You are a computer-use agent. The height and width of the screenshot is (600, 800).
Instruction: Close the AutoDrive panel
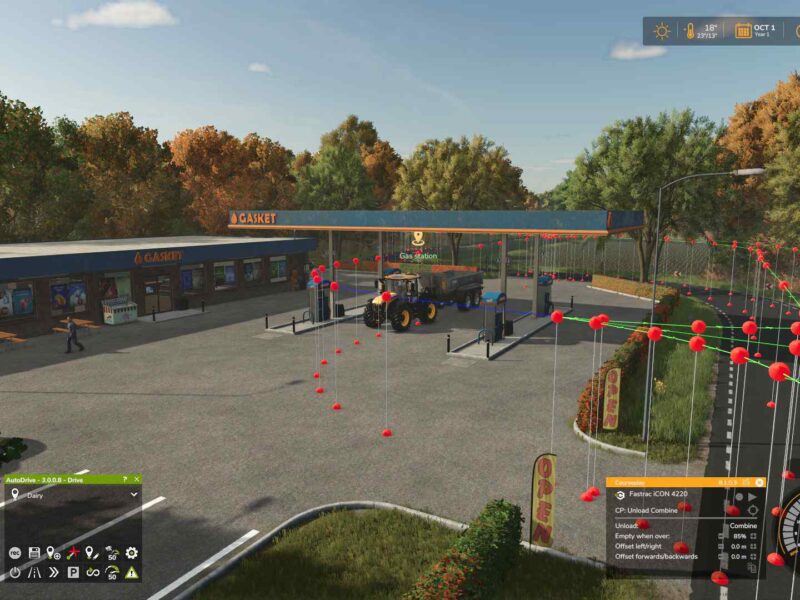[x=135, y=480]
